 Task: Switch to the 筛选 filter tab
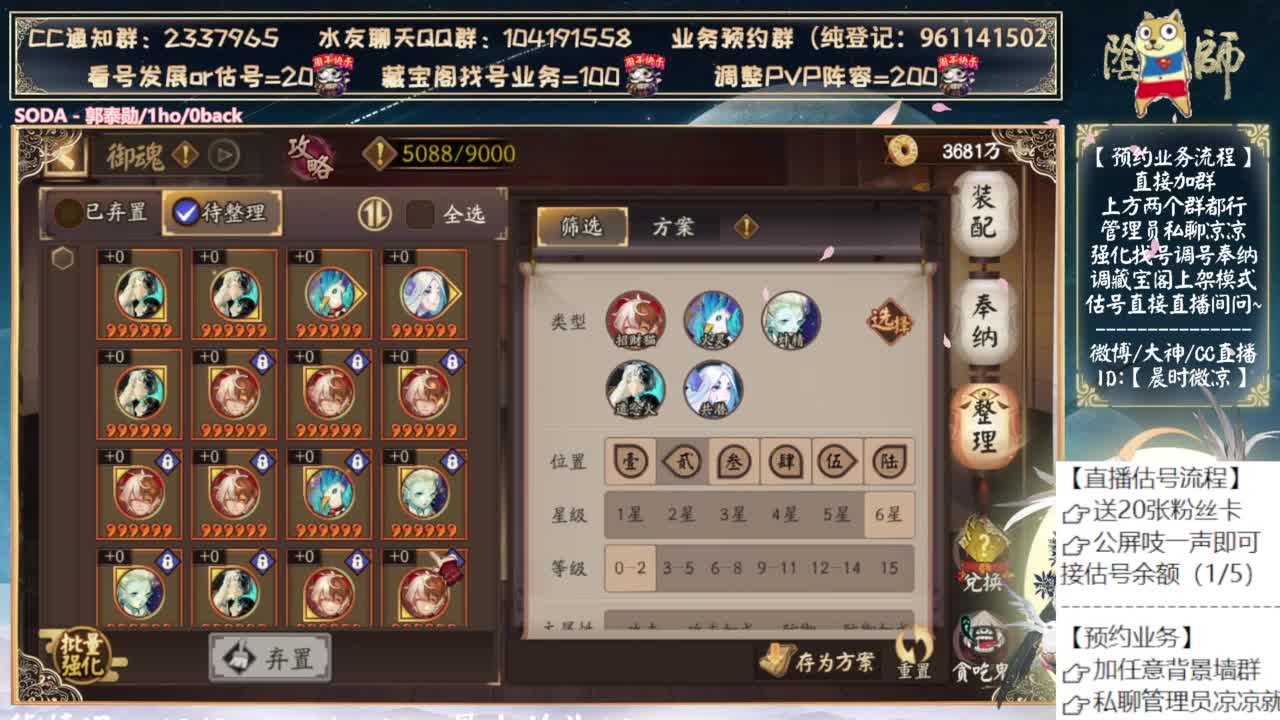582,225
